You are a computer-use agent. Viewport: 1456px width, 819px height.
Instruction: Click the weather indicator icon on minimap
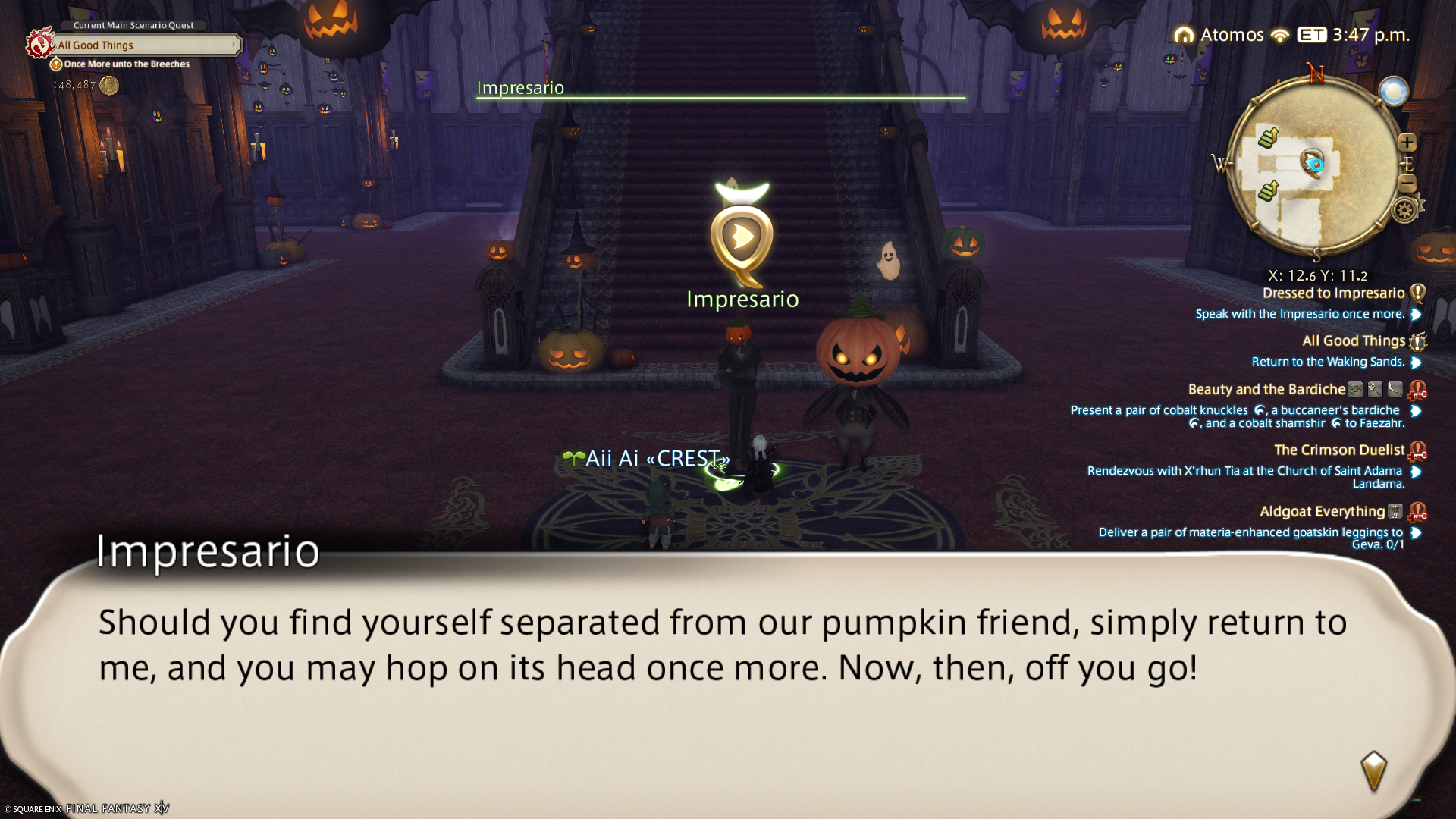tap(1394, 92)
